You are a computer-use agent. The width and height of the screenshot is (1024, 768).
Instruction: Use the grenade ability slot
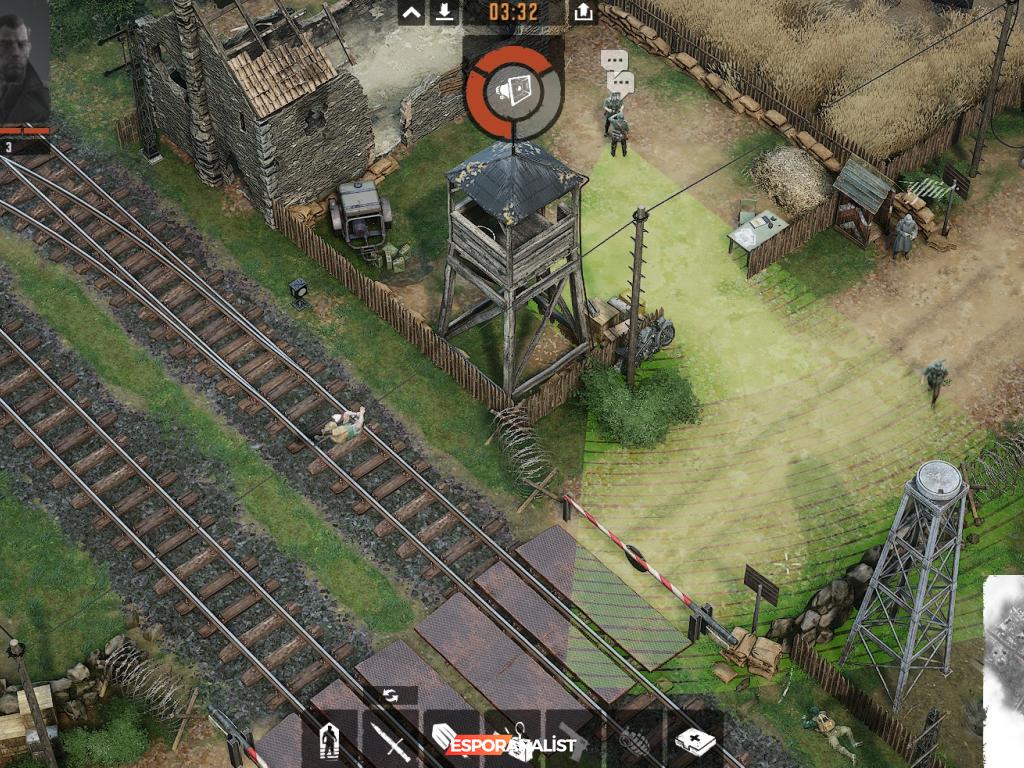coord(632,742)
